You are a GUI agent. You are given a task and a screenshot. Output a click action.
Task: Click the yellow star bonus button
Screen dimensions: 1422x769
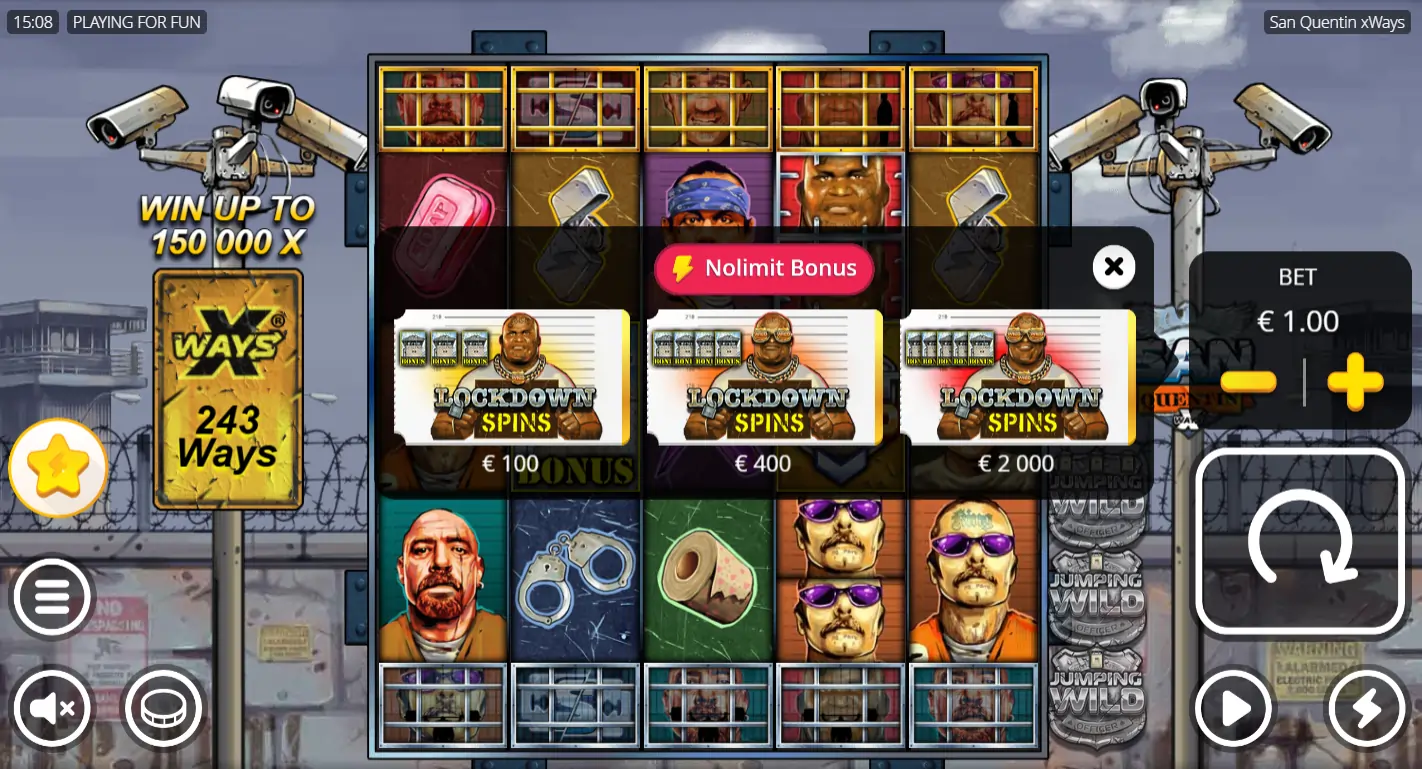58,467
